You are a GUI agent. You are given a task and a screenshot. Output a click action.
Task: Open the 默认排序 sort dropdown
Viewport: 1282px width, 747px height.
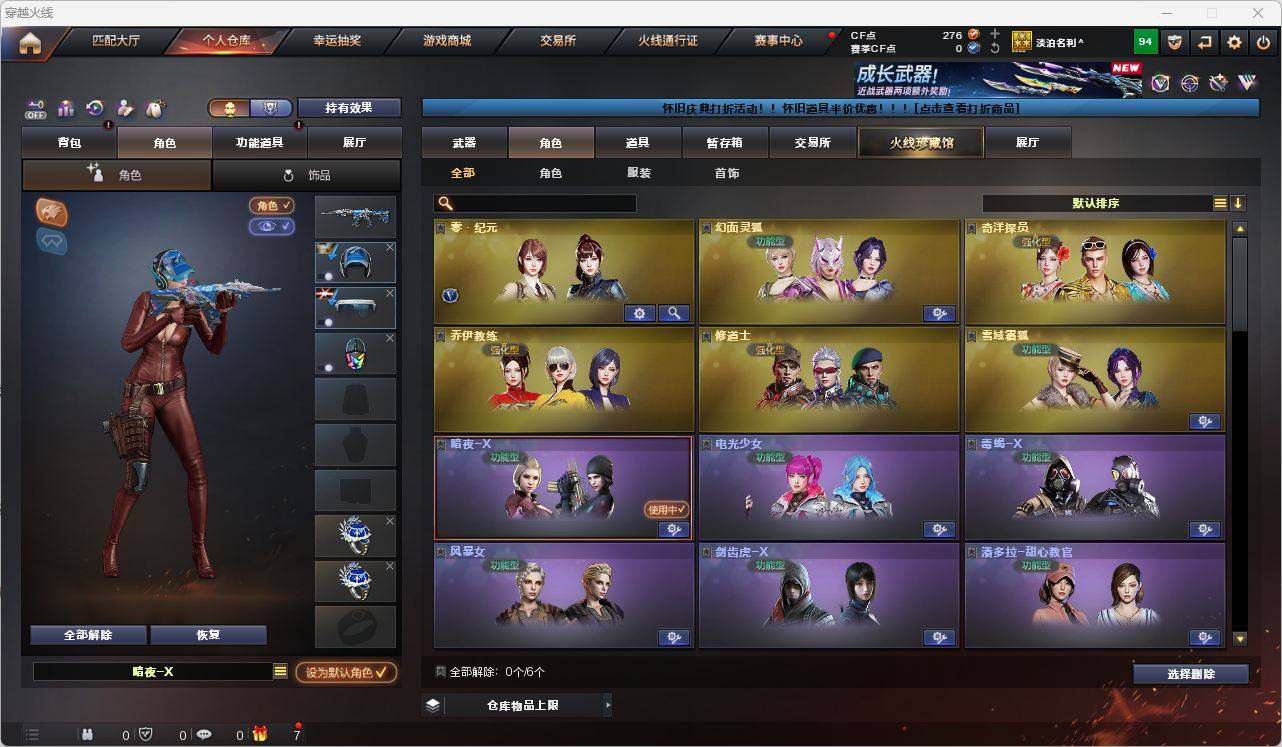coord(1120,202)
